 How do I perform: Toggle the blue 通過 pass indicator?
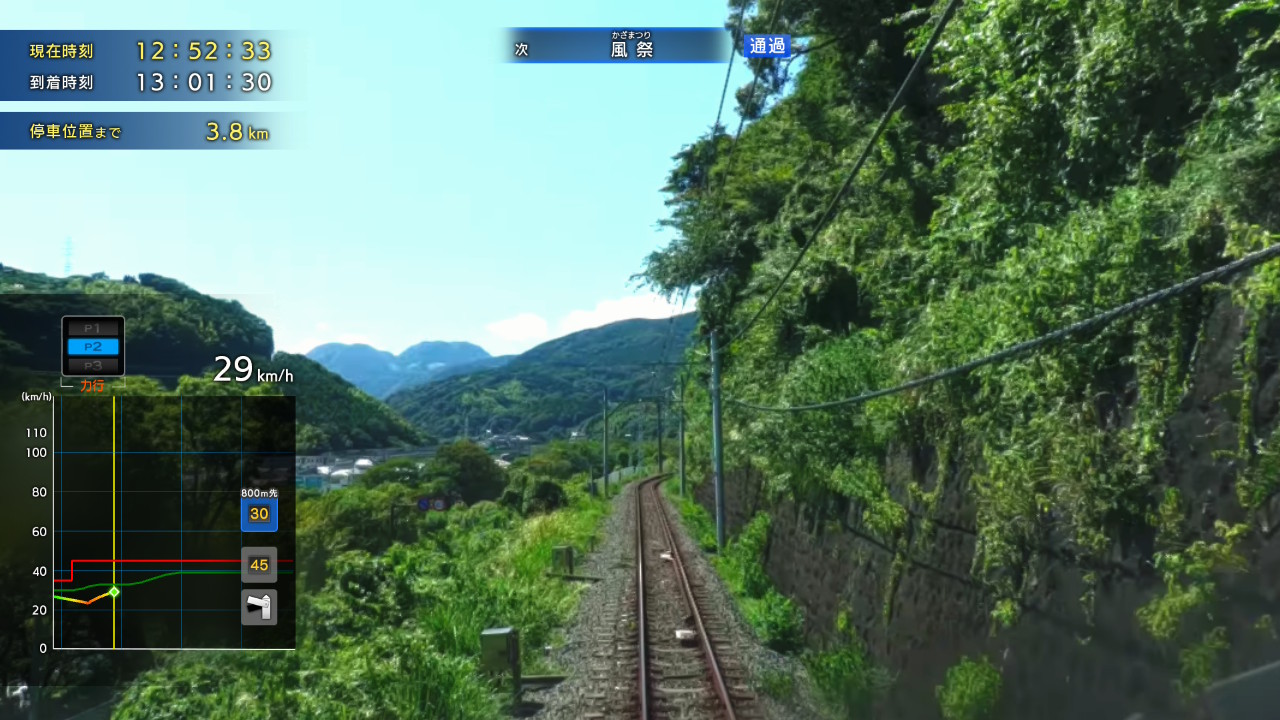coord(766,46)
